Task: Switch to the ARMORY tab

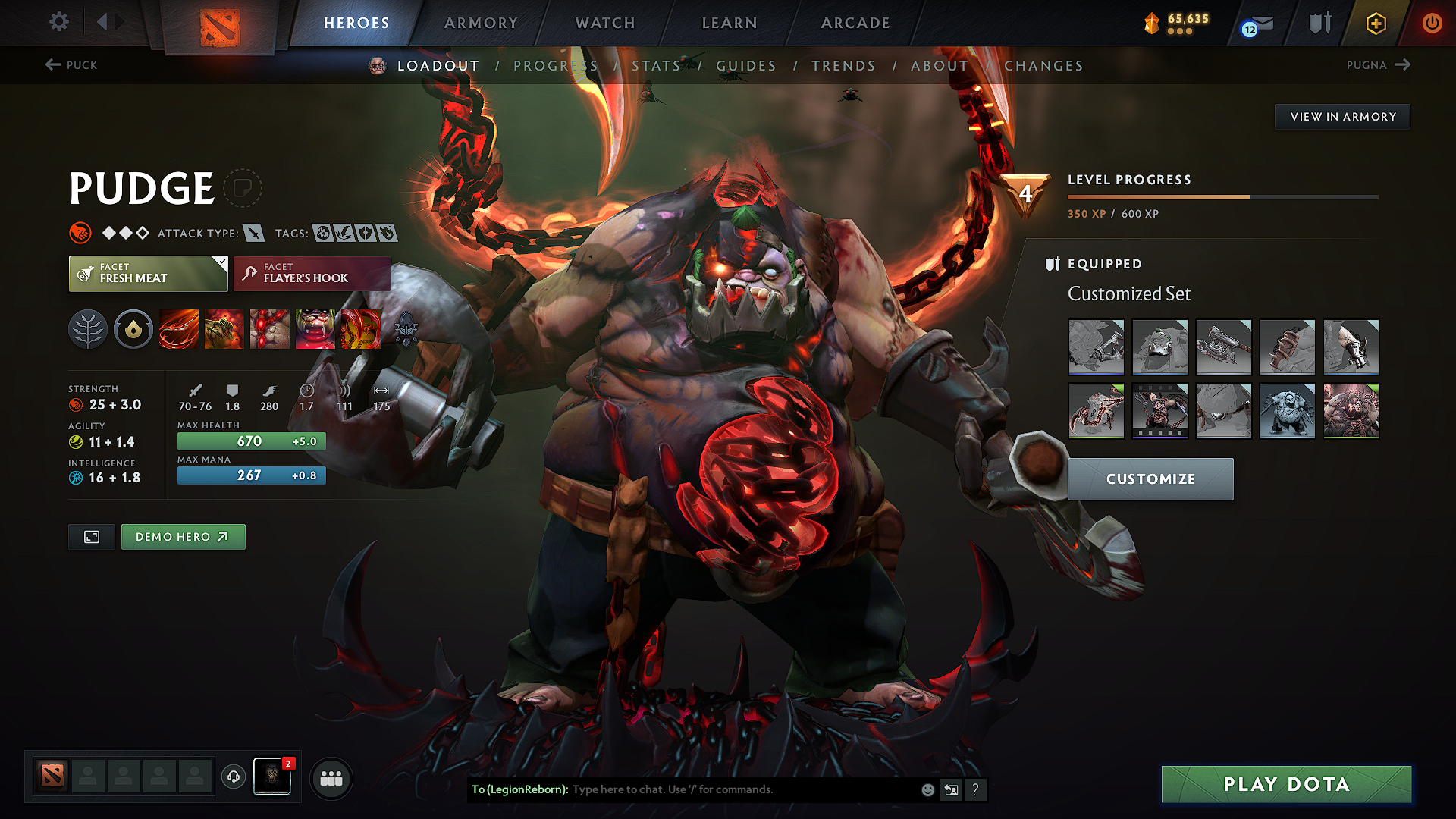Action: 481,23
